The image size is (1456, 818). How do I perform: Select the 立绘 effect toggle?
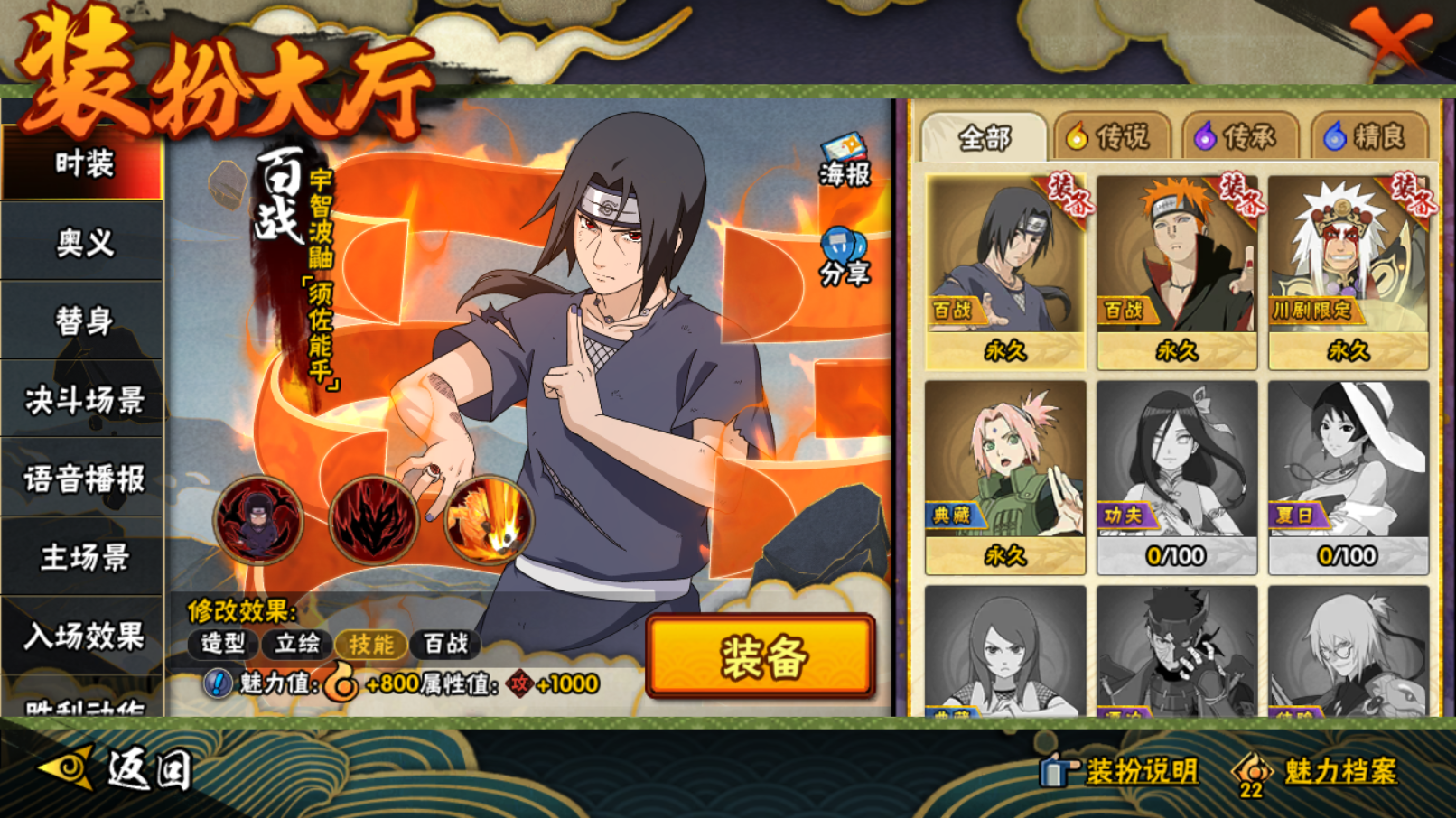pyautogui.click(x=297, y=644)
